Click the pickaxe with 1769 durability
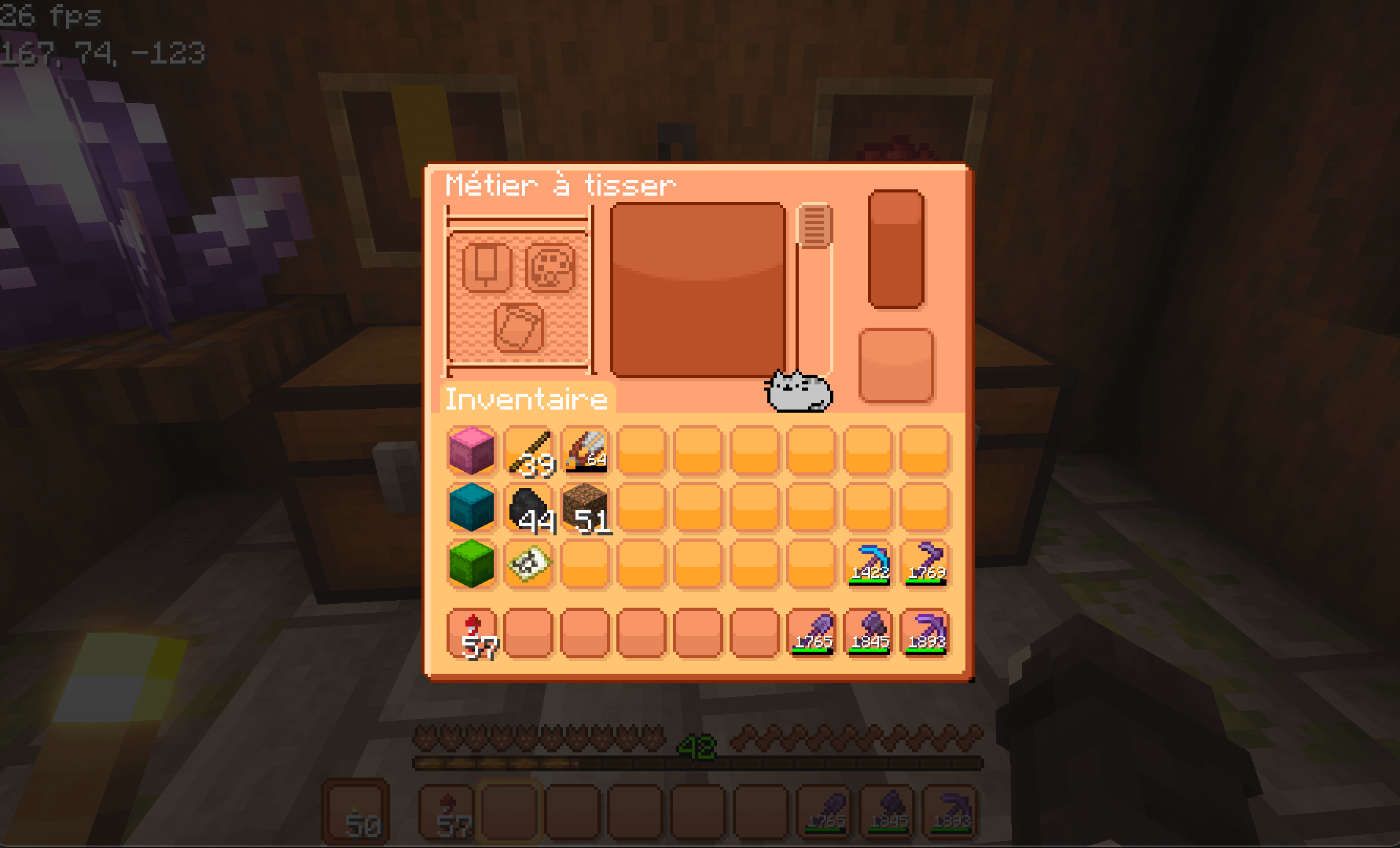Image resolution: width=1400 pixels, height=848 pixels. click(928, 565)
